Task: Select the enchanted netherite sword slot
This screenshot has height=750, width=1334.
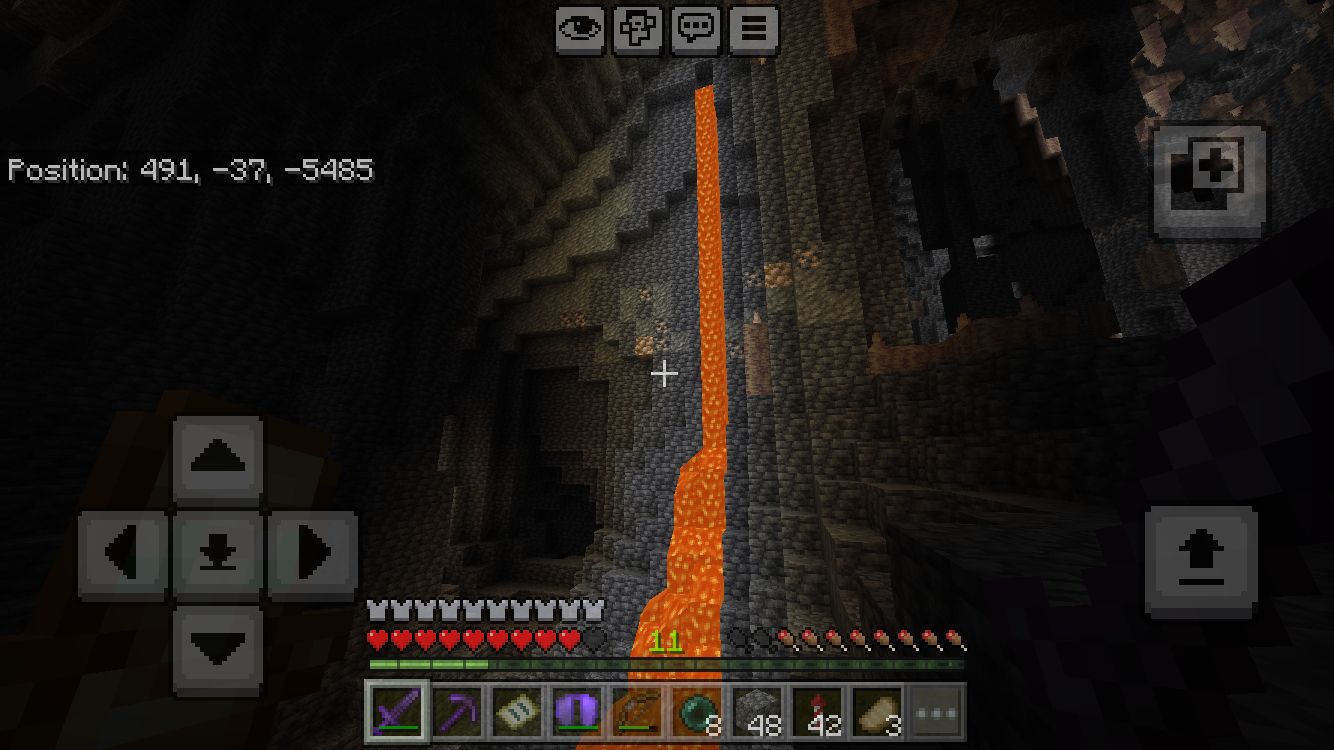Action: click(x=398, y=713)
